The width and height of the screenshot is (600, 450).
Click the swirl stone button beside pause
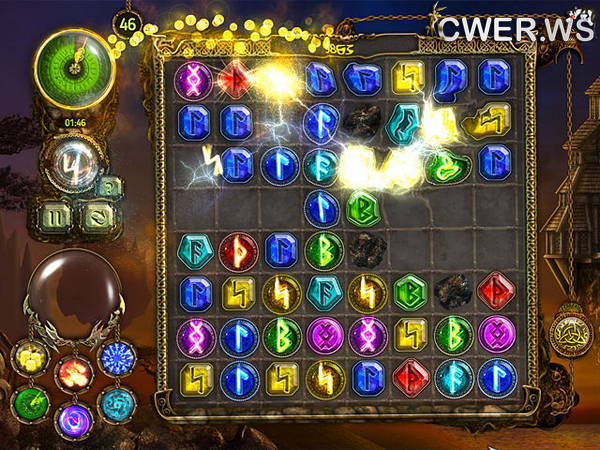coord(98,214)
